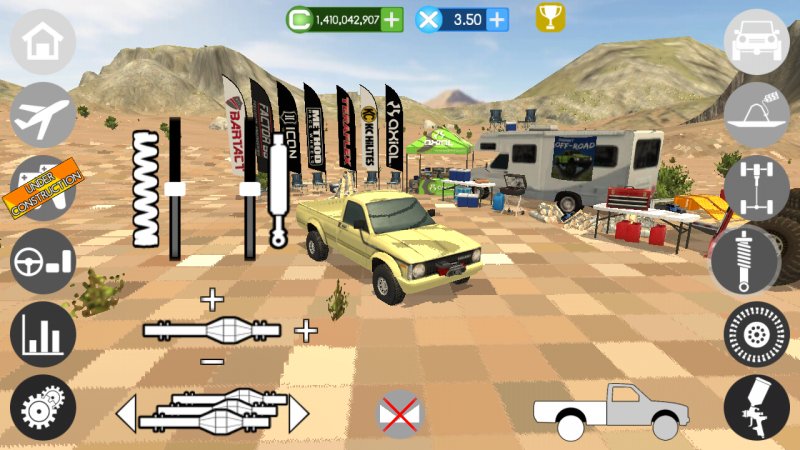
Task: Open the steering wheel controls settings
Action: [43, 263]
